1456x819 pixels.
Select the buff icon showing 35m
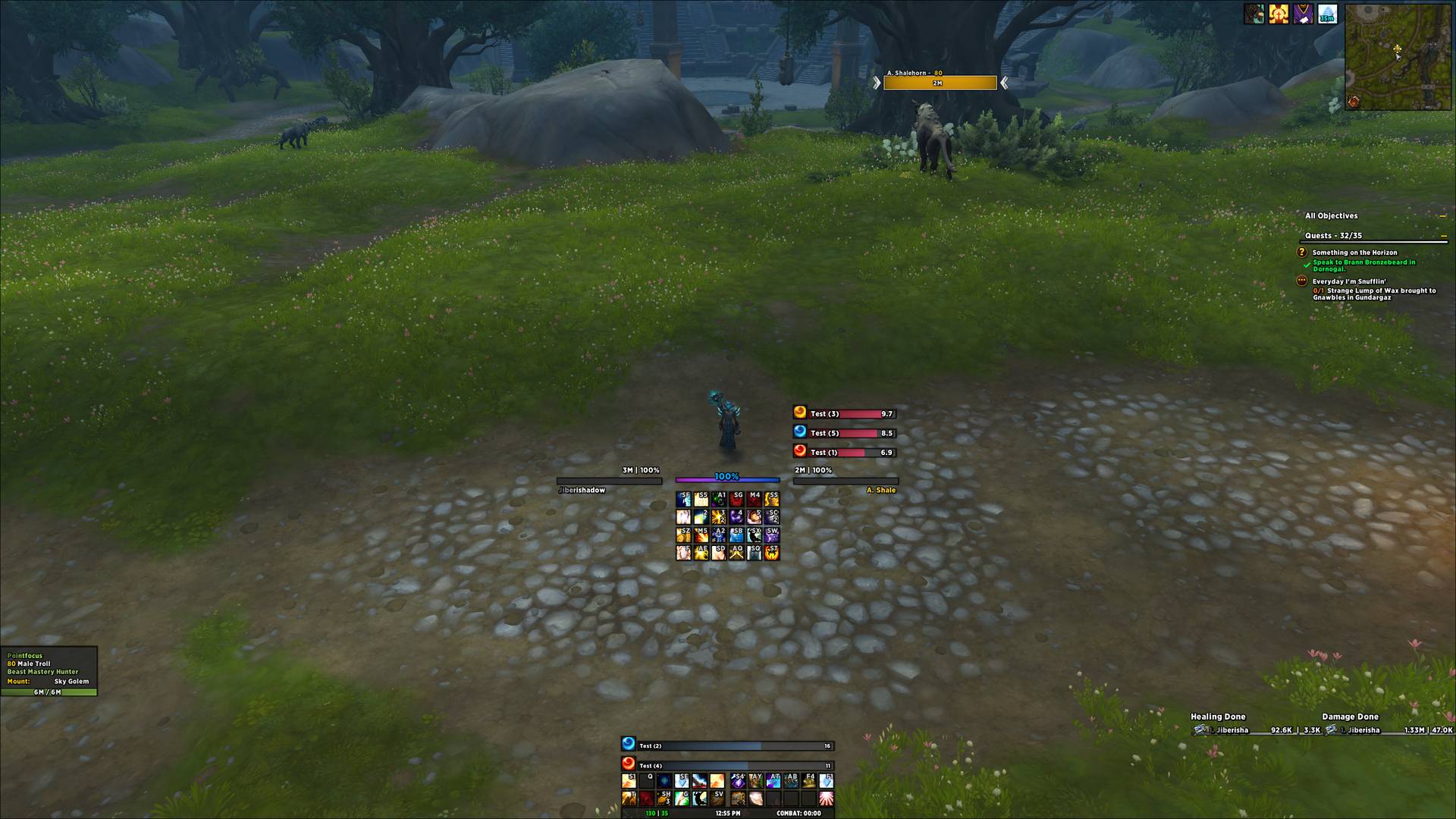coord(1327,14)
